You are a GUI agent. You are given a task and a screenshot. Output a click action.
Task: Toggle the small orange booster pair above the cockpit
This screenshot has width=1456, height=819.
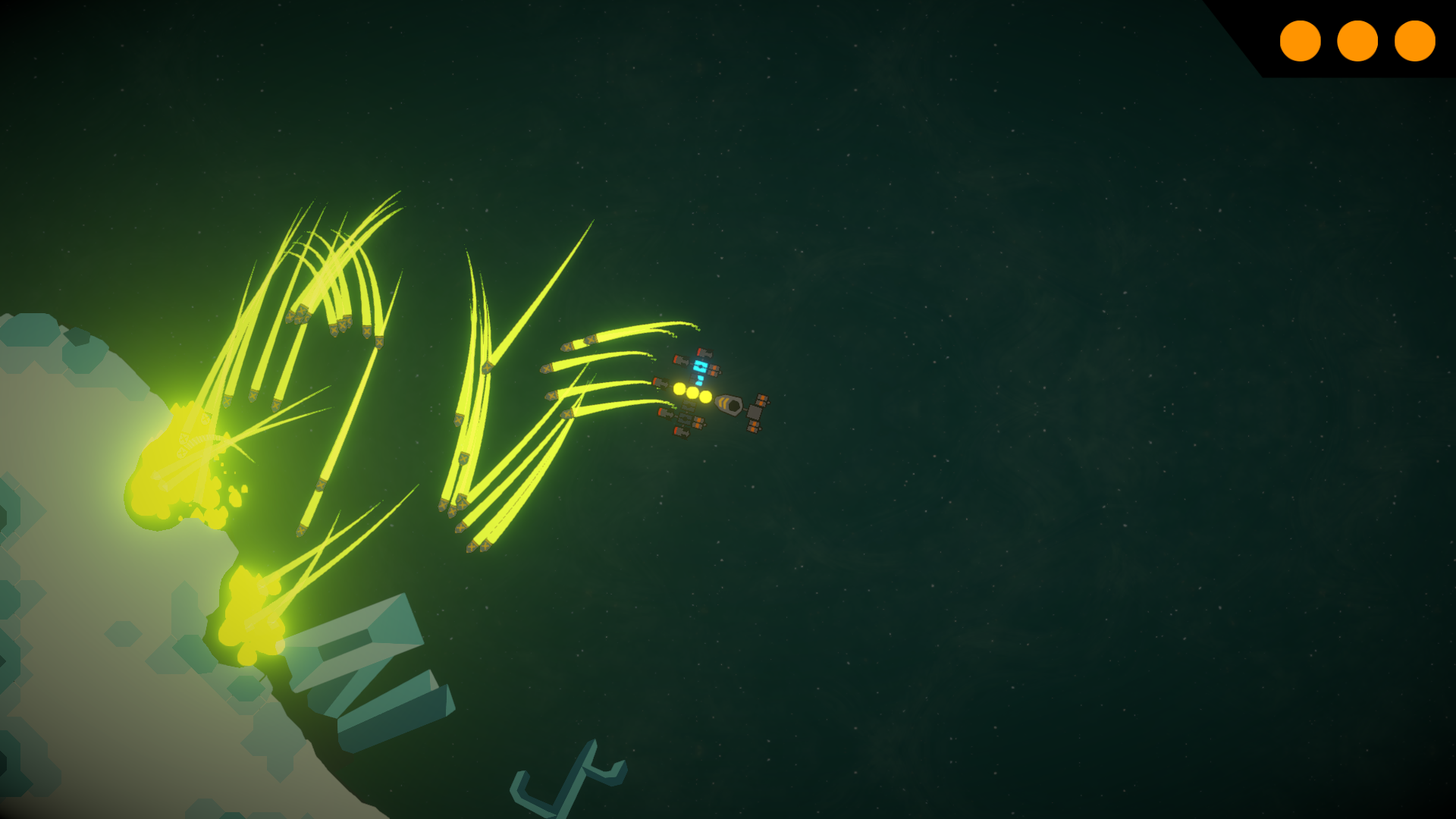(714, 371)
